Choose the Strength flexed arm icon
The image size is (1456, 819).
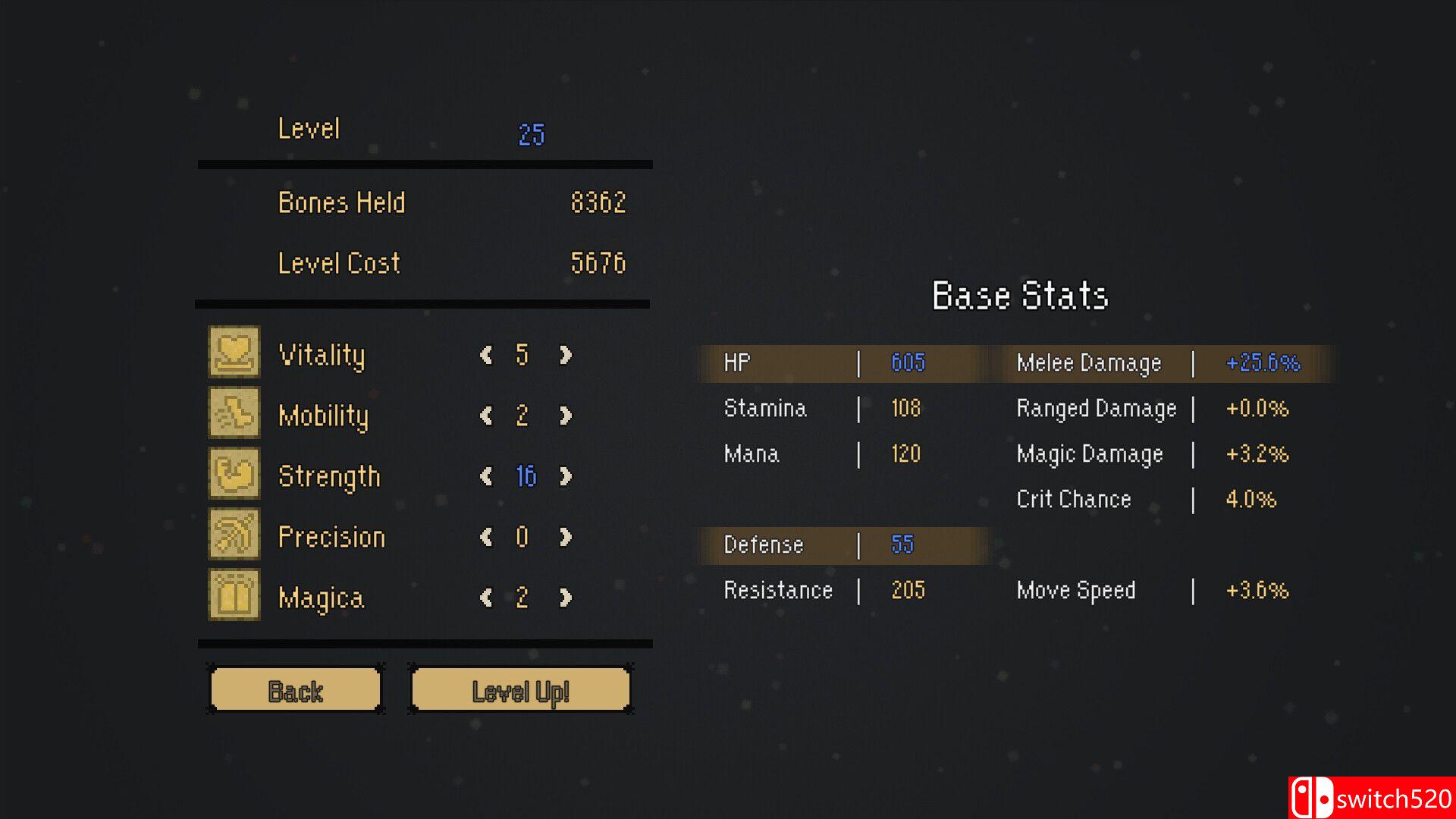[234, 473]
